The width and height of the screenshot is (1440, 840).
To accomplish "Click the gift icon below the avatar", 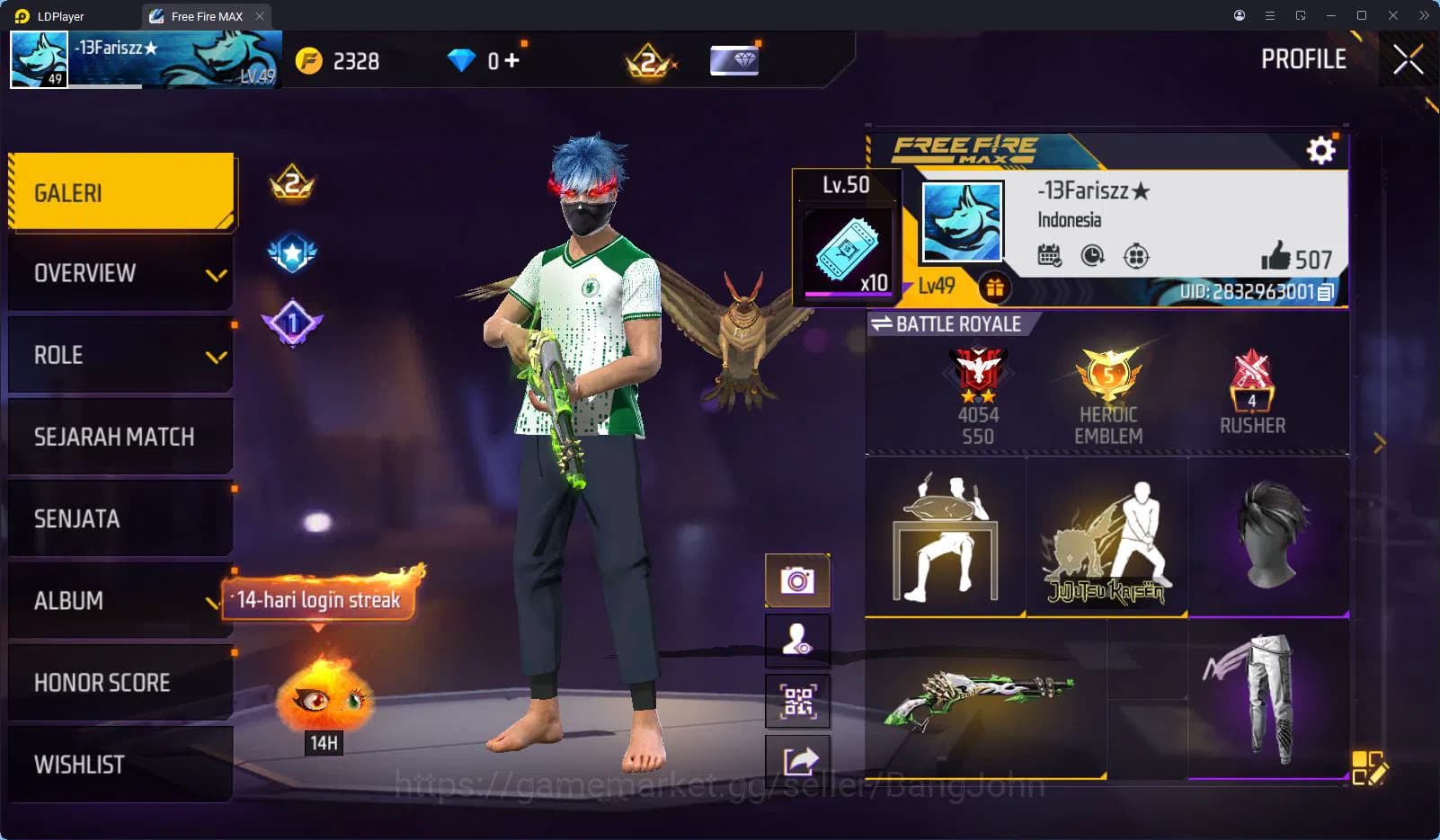I will [993, 289].
